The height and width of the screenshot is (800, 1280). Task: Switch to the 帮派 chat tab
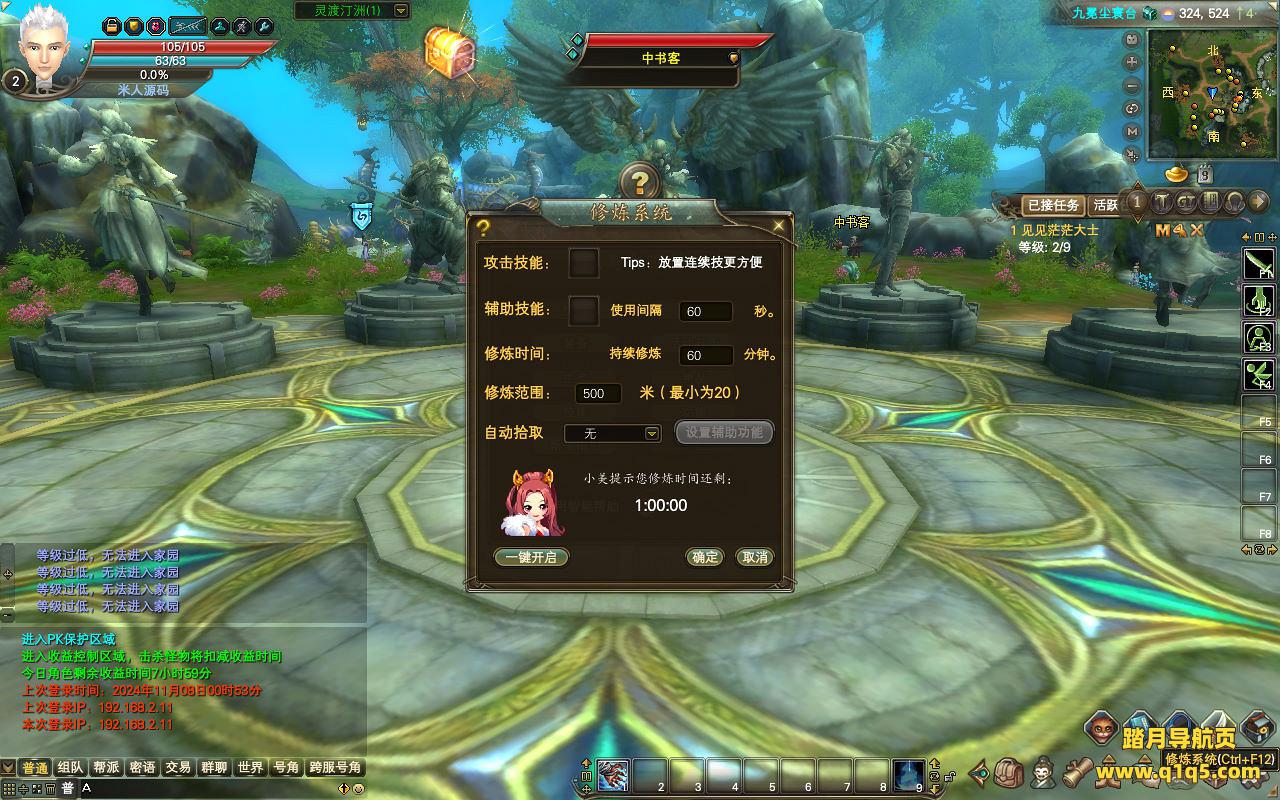tap(106, 767)
